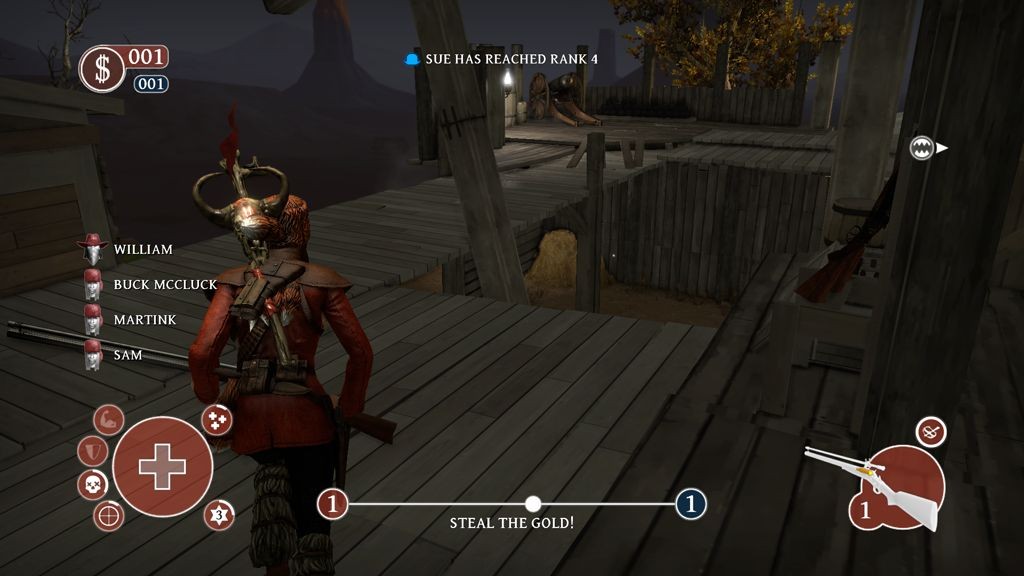Click the skull with crossed eyes icon

point(92,486)
